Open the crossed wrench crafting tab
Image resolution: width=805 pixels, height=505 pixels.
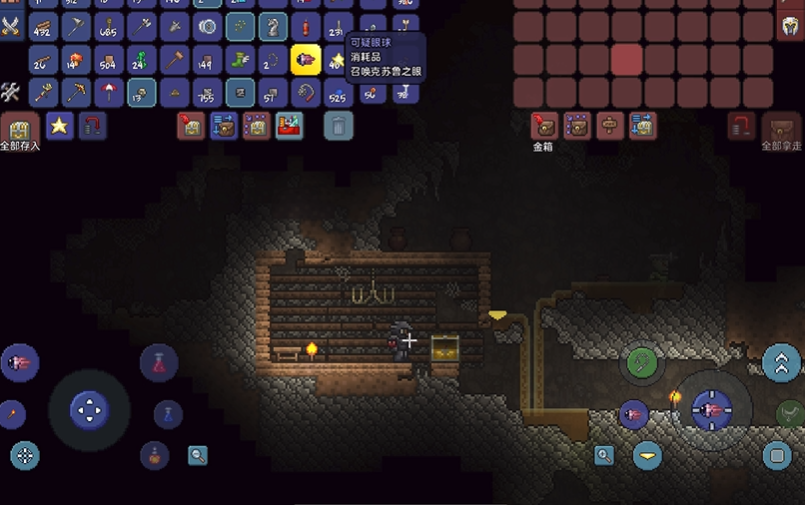pos(11,93)
